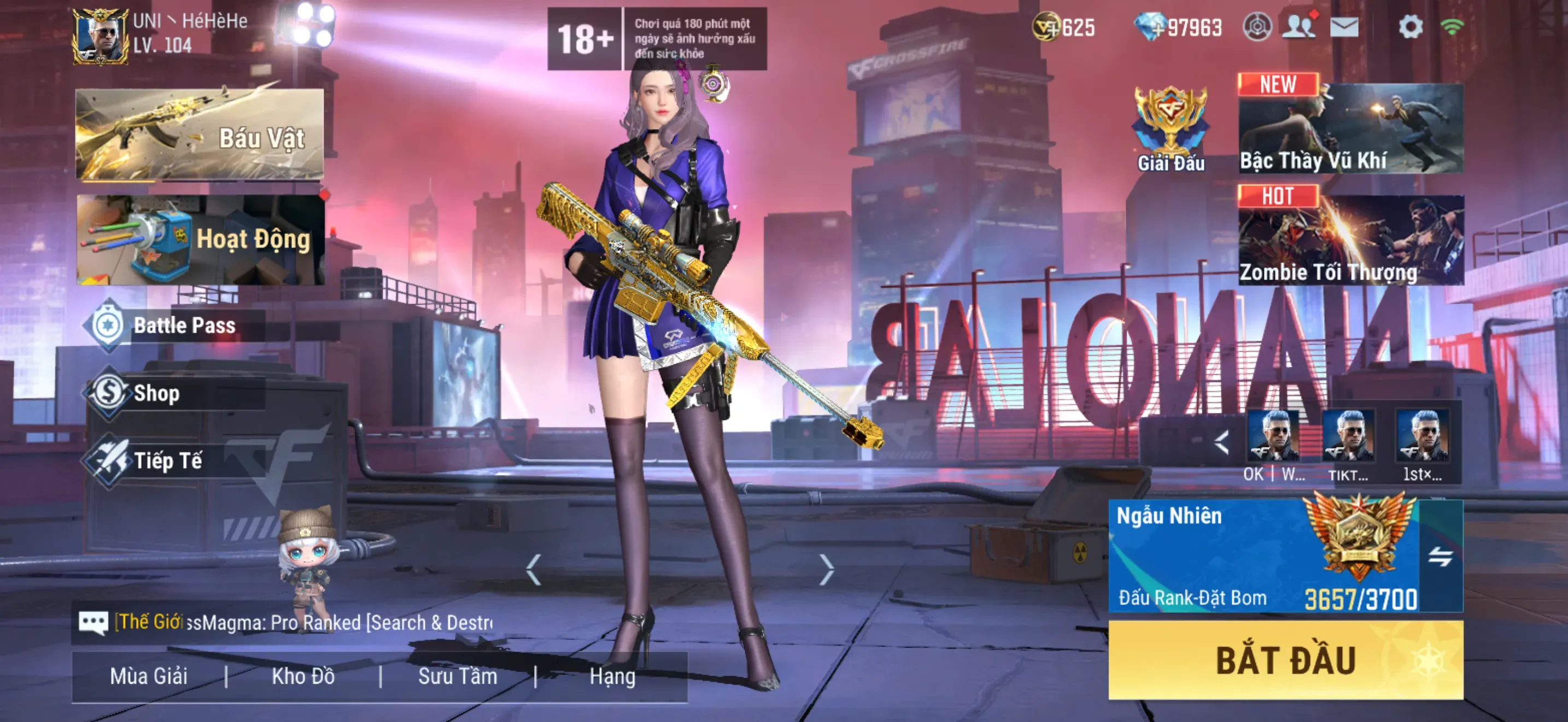This screenshot has width=1568, height=722.
Task: Open the Kho Đồ inventory tab
Action: [303, 677]
